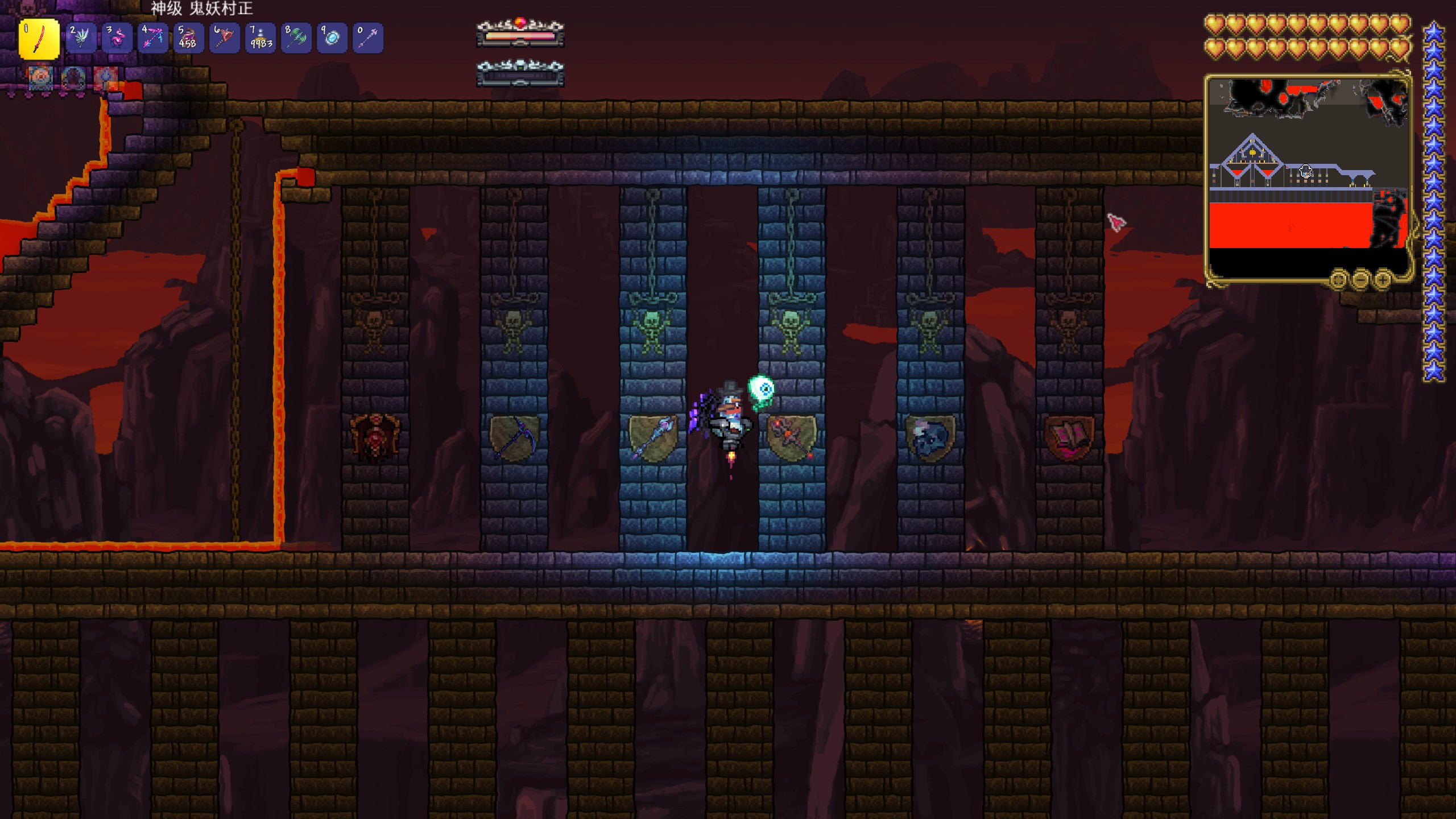Viewport: 1456px width, 819px height.
Task: Click the red buff icon with blue emblem
Action: coord(106,78)
